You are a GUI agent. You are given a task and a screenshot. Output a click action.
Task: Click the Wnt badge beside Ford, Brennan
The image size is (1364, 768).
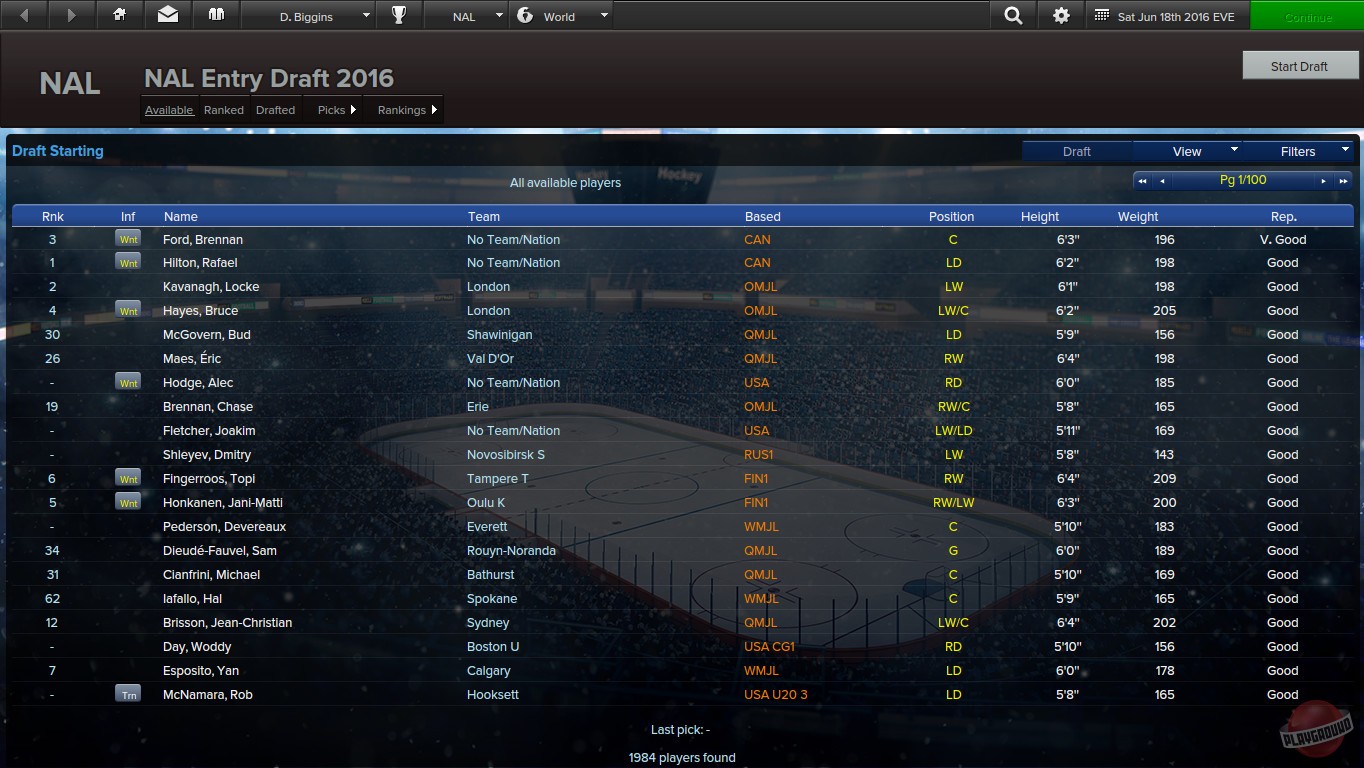[x=128, y=238]
